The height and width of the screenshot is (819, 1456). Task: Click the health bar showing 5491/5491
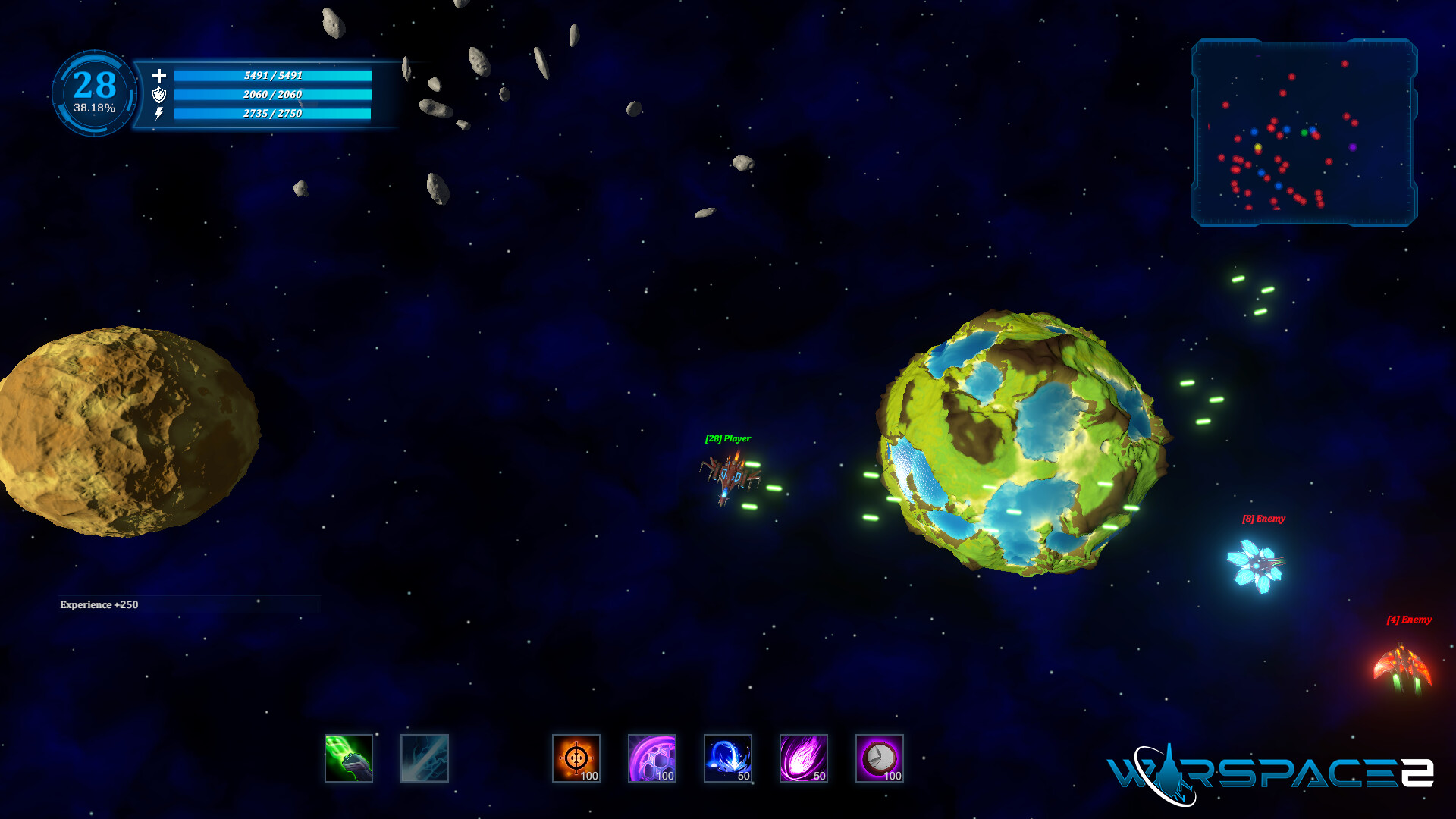(273, 76)
